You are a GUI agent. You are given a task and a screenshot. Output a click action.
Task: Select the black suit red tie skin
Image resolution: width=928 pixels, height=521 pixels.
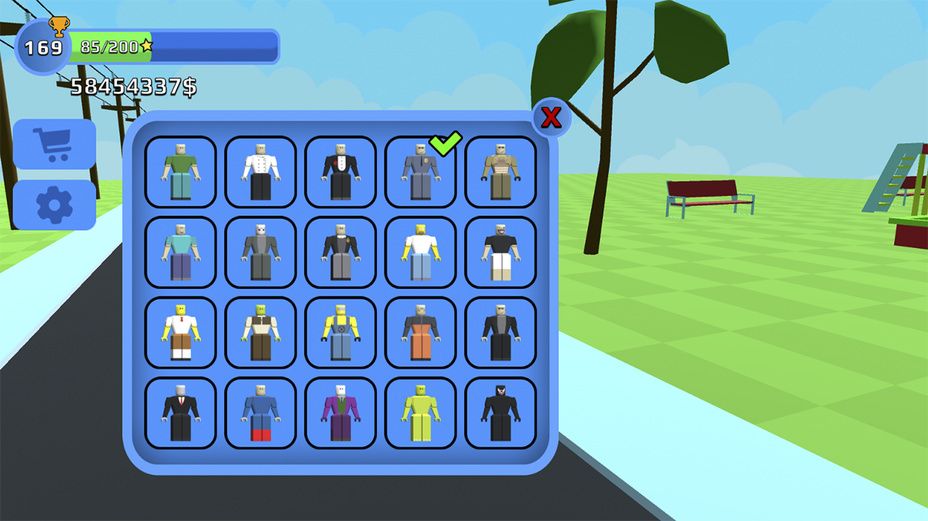pyautogui.click(x=181, y=412)
